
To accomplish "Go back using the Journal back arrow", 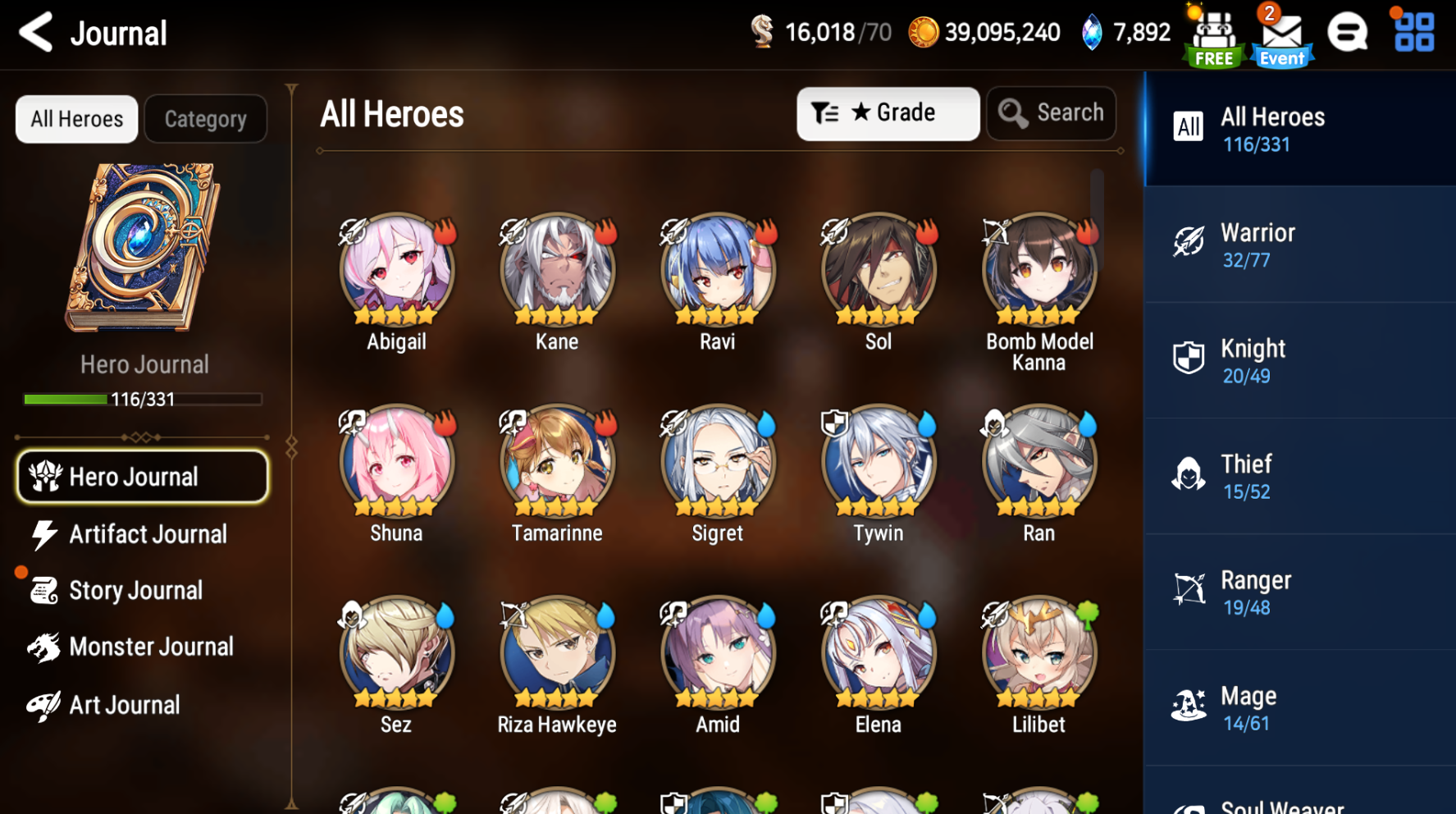I will point(34,33).
